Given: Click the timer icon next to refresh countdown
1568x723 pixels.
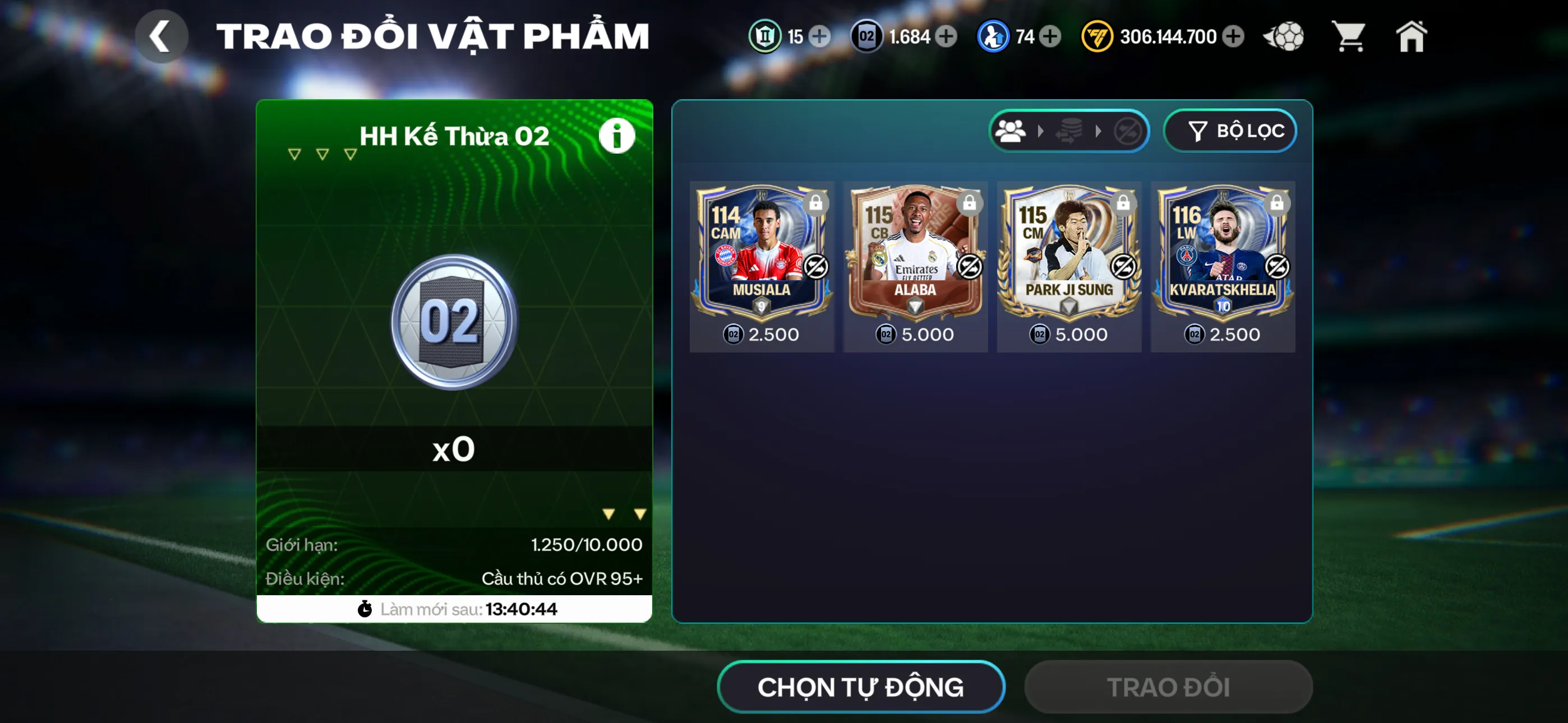Looking at the screenshot, I should click(x=364, y=609).
